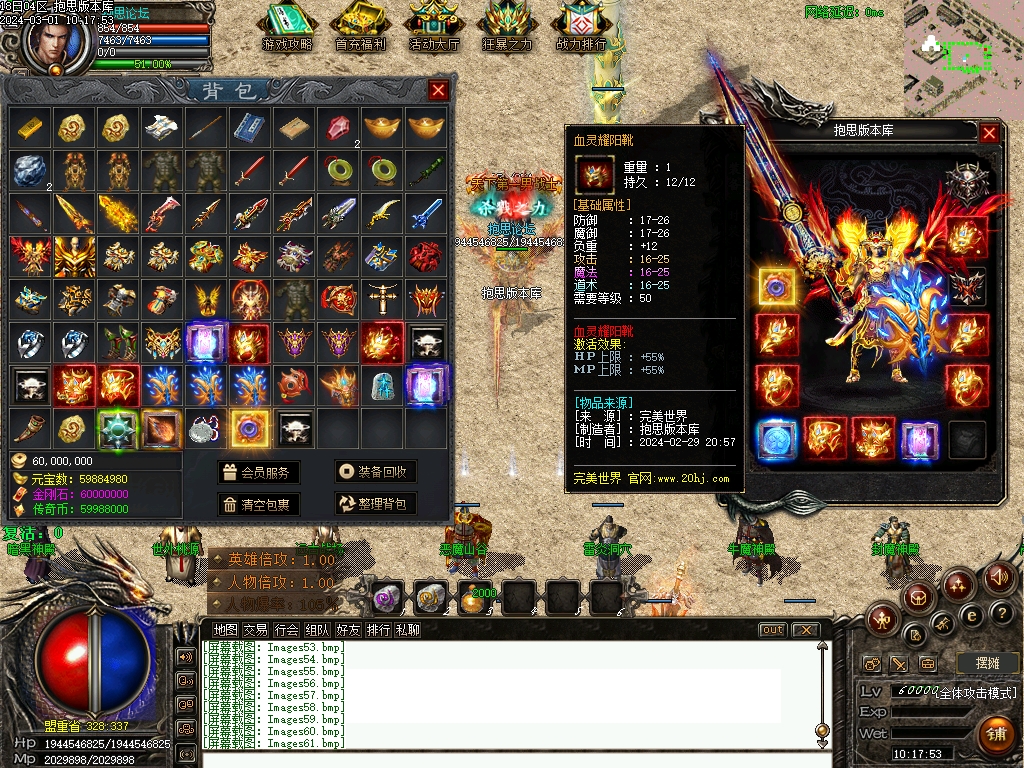Open the 游戏攻略 game guide icon
1024x768 pixels.
point(287,27)
